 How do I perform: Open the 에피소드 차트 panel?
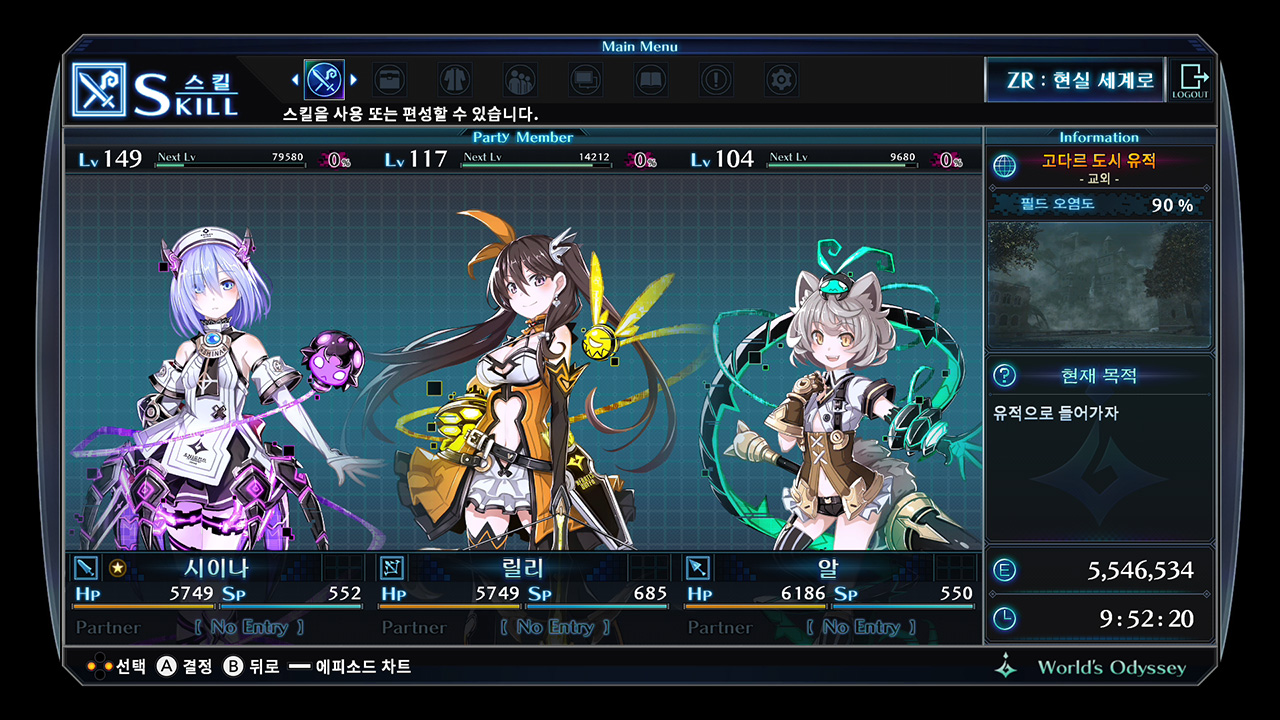click(360, 666)
